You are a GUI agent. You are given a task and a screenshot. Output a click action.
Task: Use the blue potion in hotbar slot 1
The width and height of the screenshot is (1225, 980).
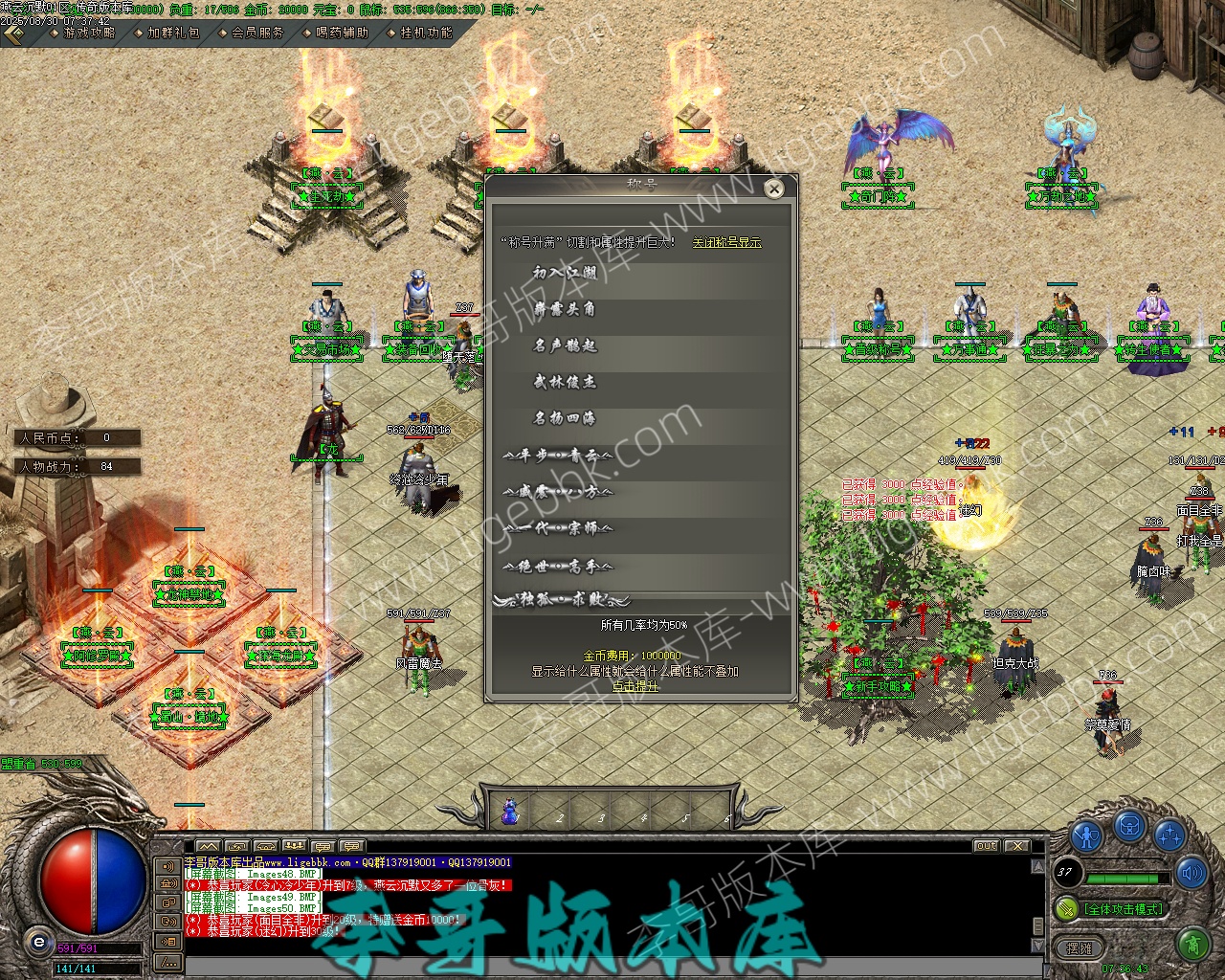(x=510, y=813)
